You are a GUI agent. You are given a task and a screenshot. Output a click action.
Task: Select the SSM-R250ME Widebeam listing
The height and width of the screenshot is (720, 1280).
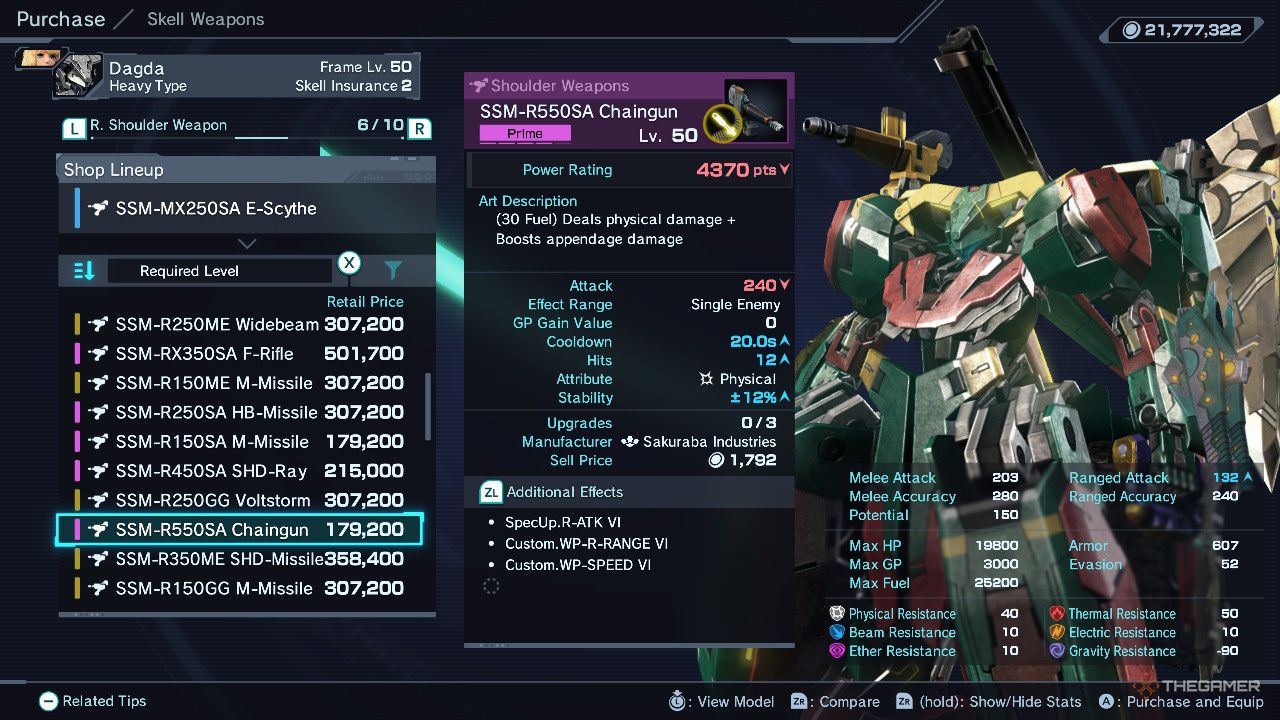click(x=240, y=325)
